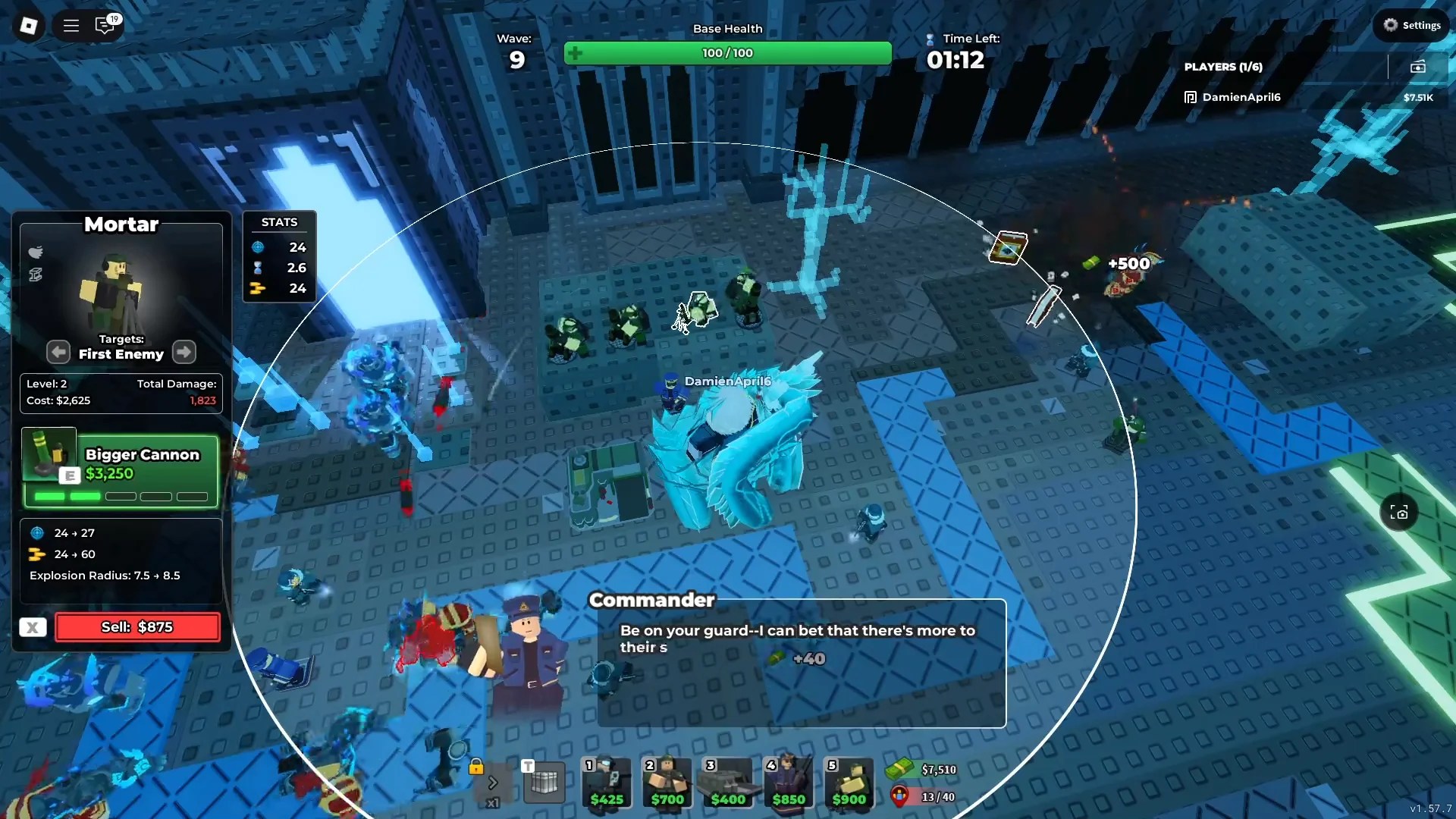Open the Settings menu

(x=1412, y=24)
